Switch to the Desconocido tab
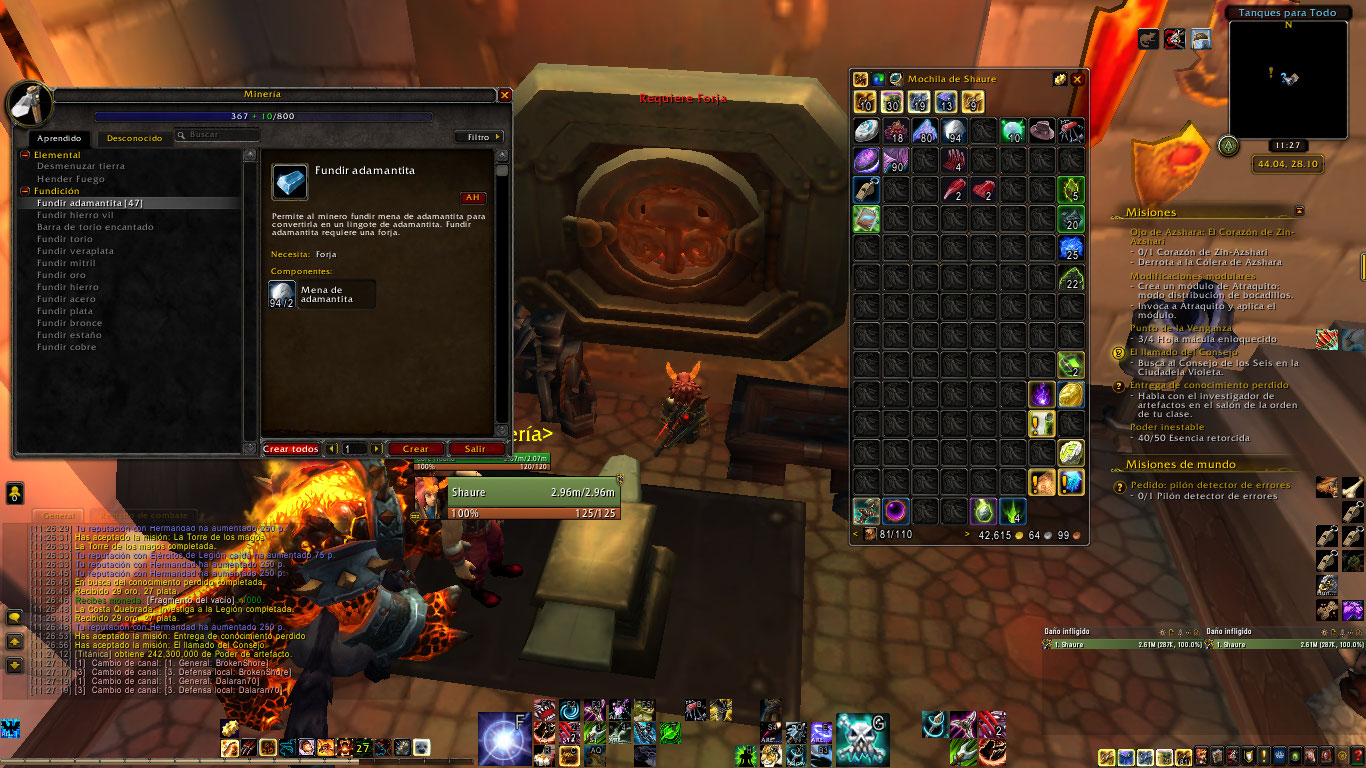Image resolution: width=1366 pixels, height=768 pixels. tap(134, 138)
